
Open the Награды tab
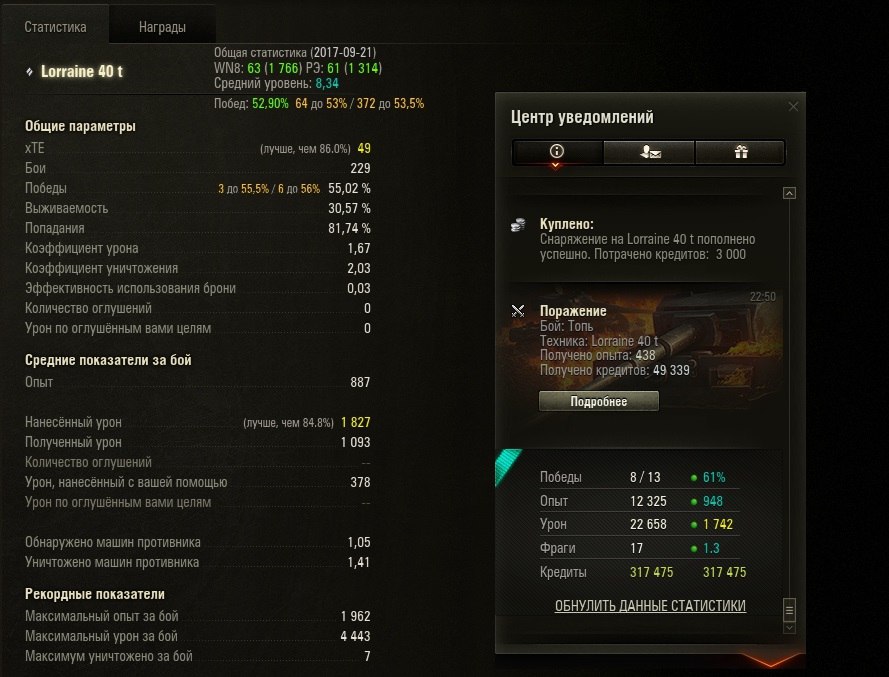pyautogui.click(x=162, y=27)
